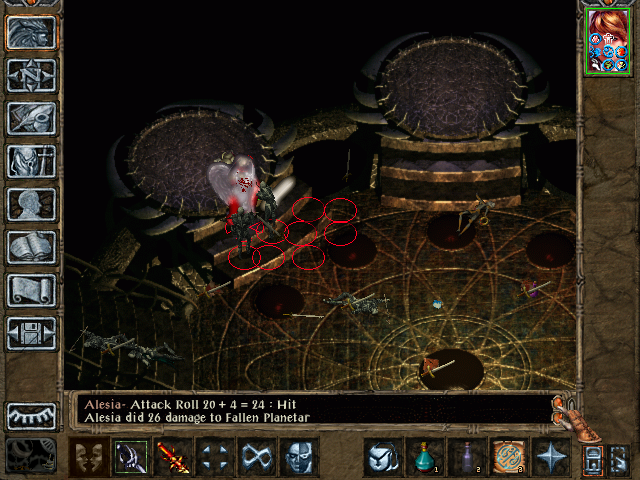Open the inventory screen
This screenshot has width=640, height=480.
tap(32, 161)
